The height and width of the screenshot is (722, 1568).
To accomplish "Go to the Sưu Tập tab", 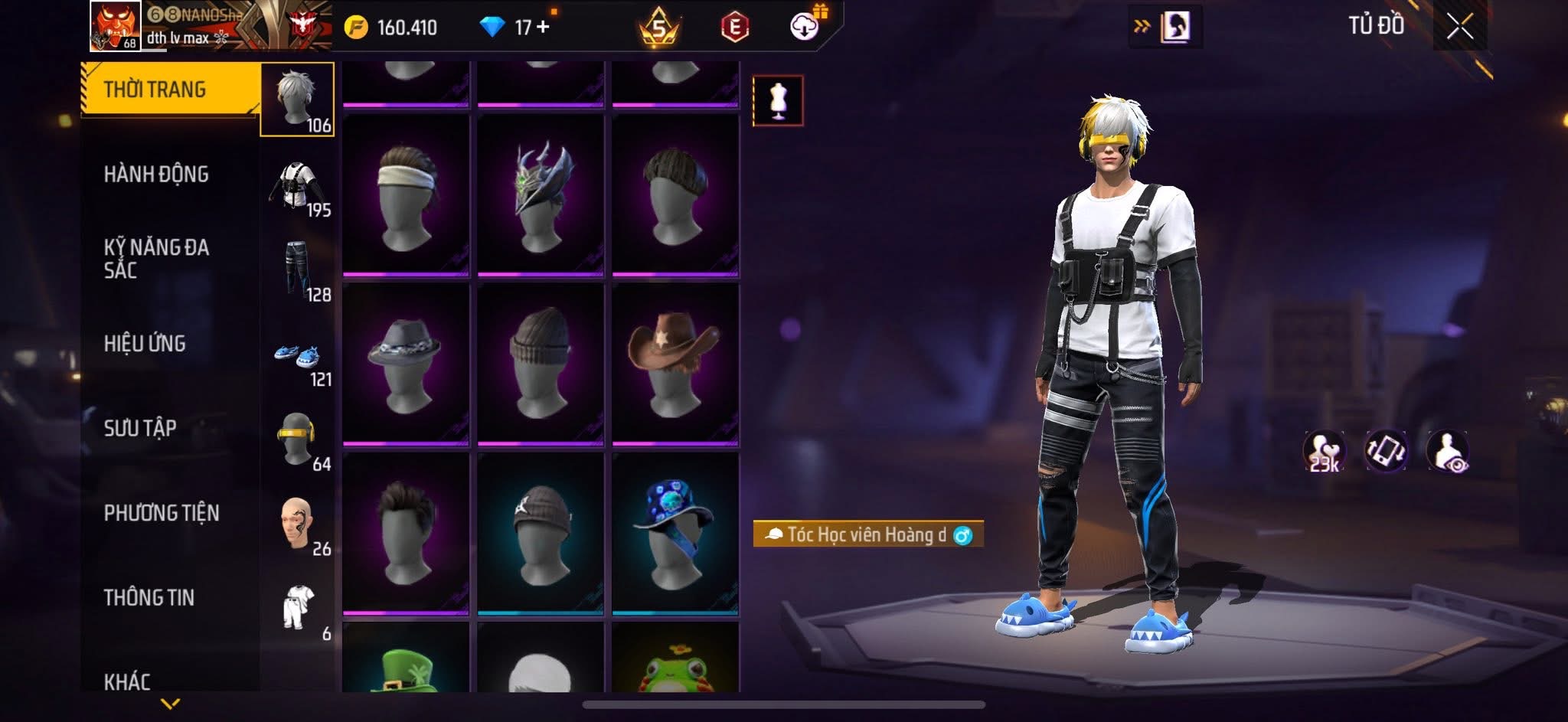I will (x=140, y=428).
